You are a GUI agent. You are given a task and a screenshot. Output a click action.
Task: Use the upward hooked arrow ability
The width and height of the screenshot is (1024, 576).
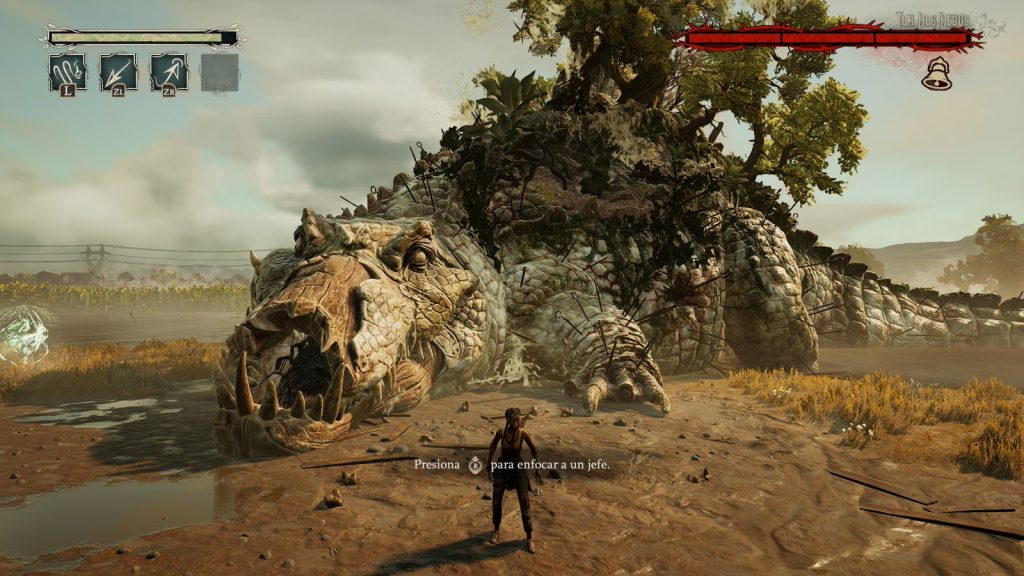169,72
